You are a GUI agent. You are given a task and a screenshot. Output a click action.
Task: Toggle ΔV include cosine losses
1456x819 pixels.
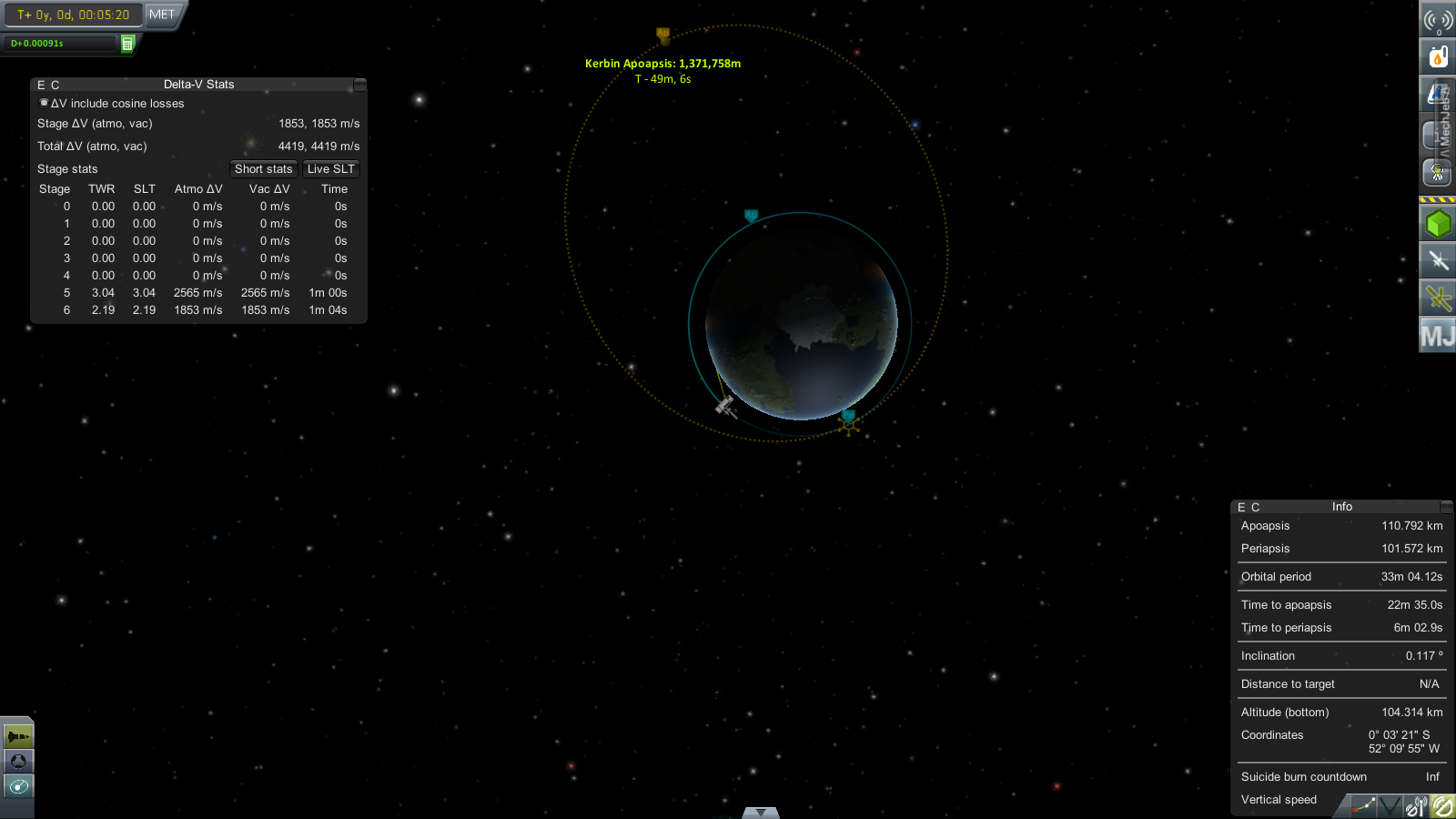tap(44, 103)
